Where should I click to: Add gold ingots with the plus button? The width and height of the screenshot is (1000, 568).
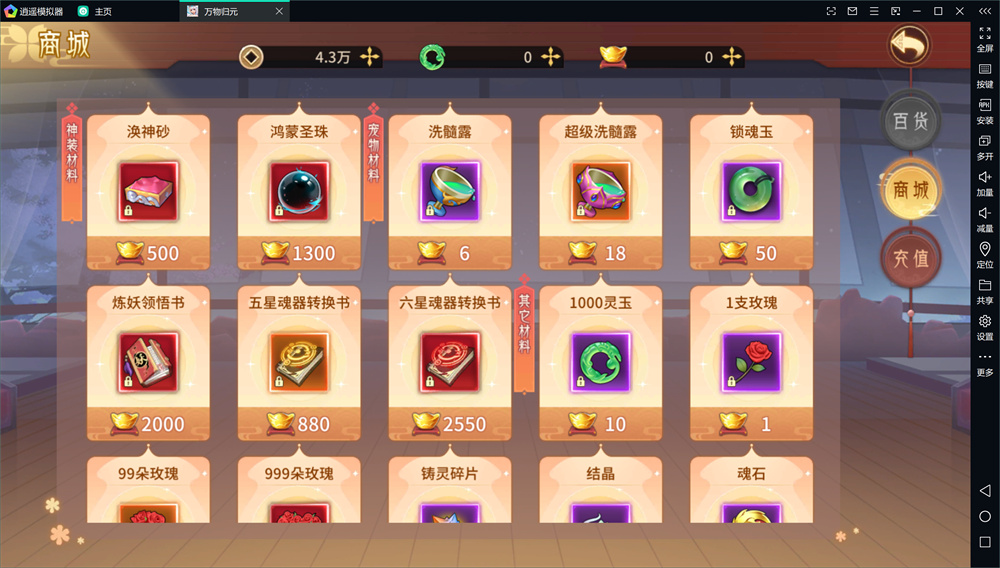[731, 57]
